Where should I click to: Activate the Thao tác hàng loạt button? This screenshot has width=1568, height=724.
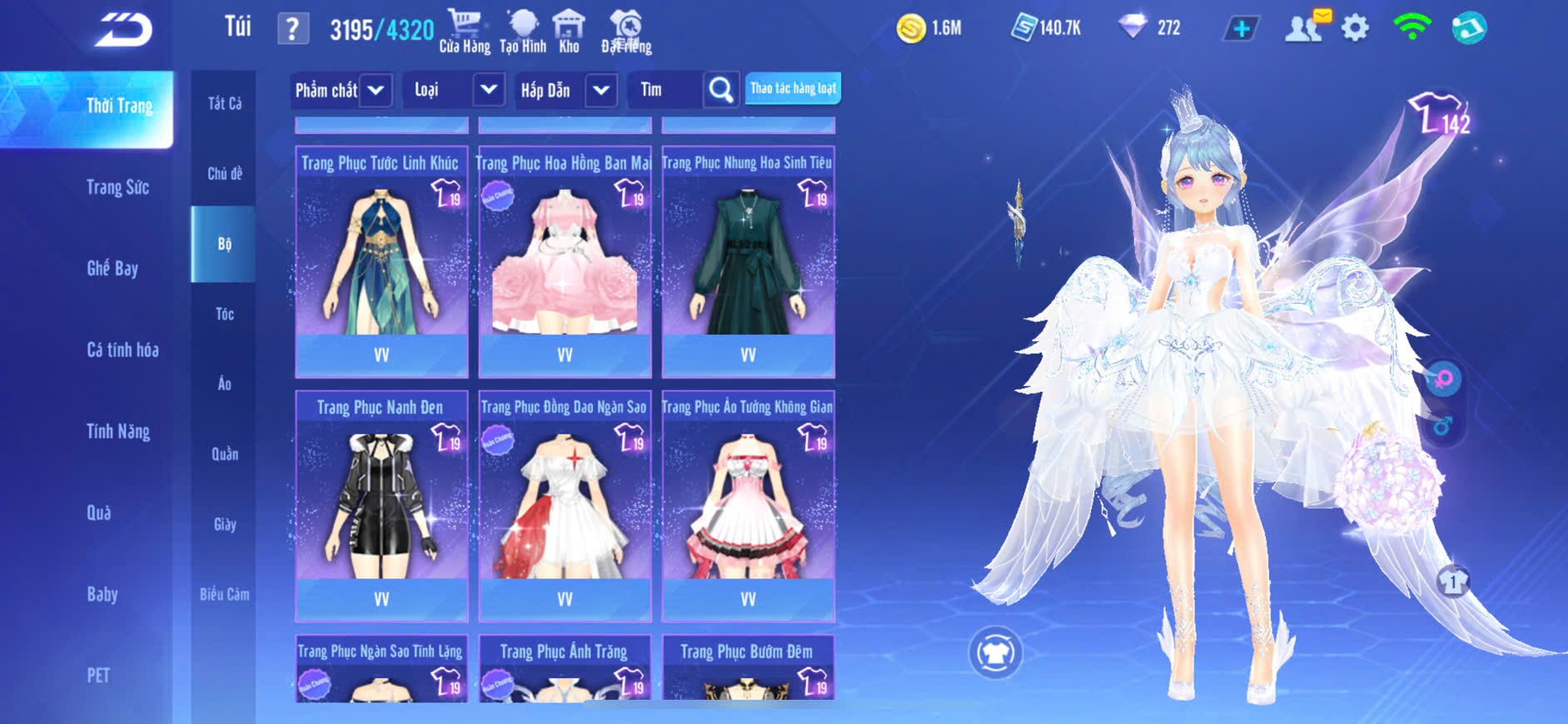(793, 88)
